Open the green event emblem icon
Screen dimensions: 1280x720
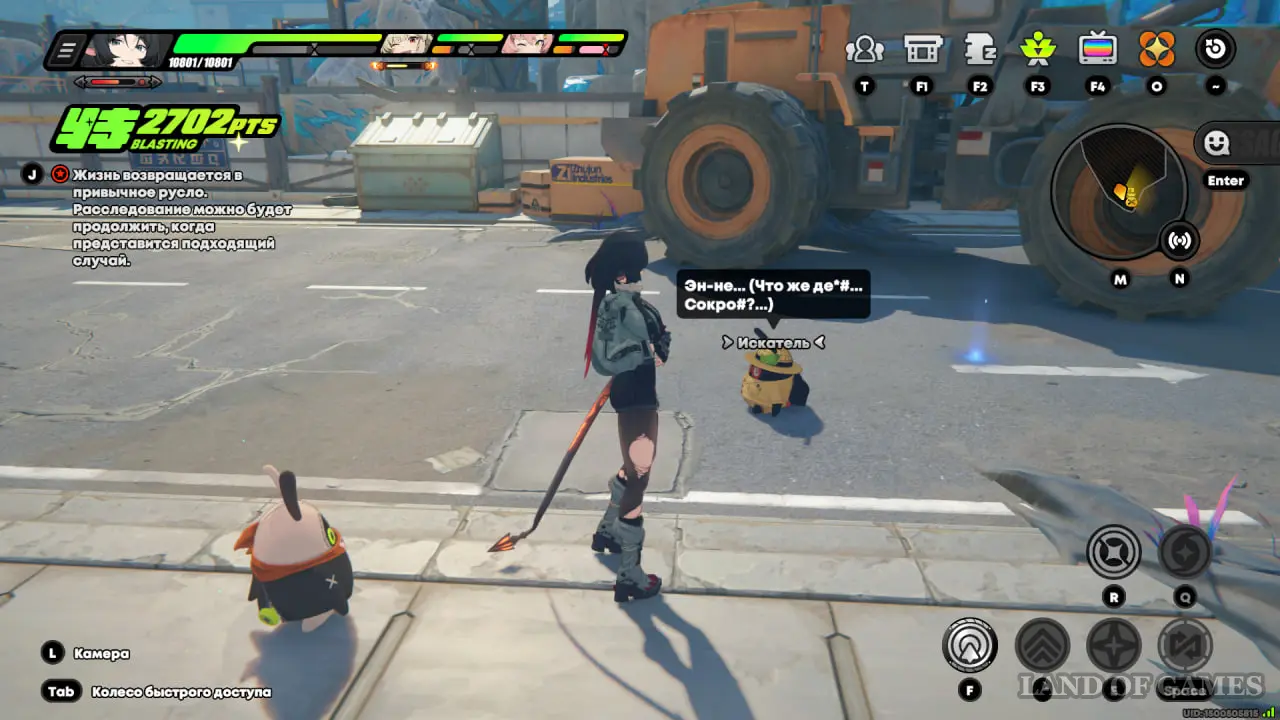1038,49
